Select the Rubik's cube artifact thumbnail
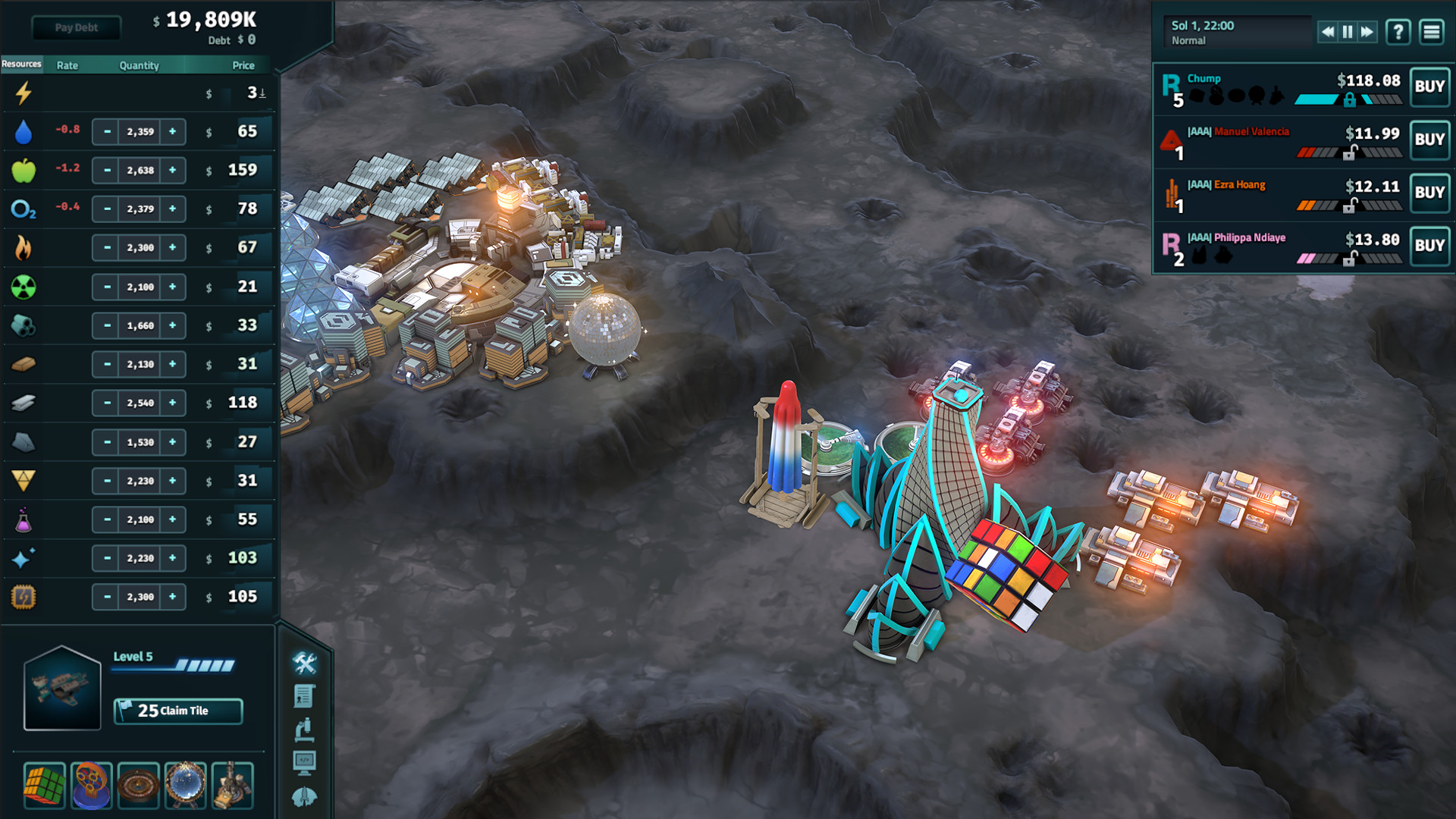 [45, 785]
